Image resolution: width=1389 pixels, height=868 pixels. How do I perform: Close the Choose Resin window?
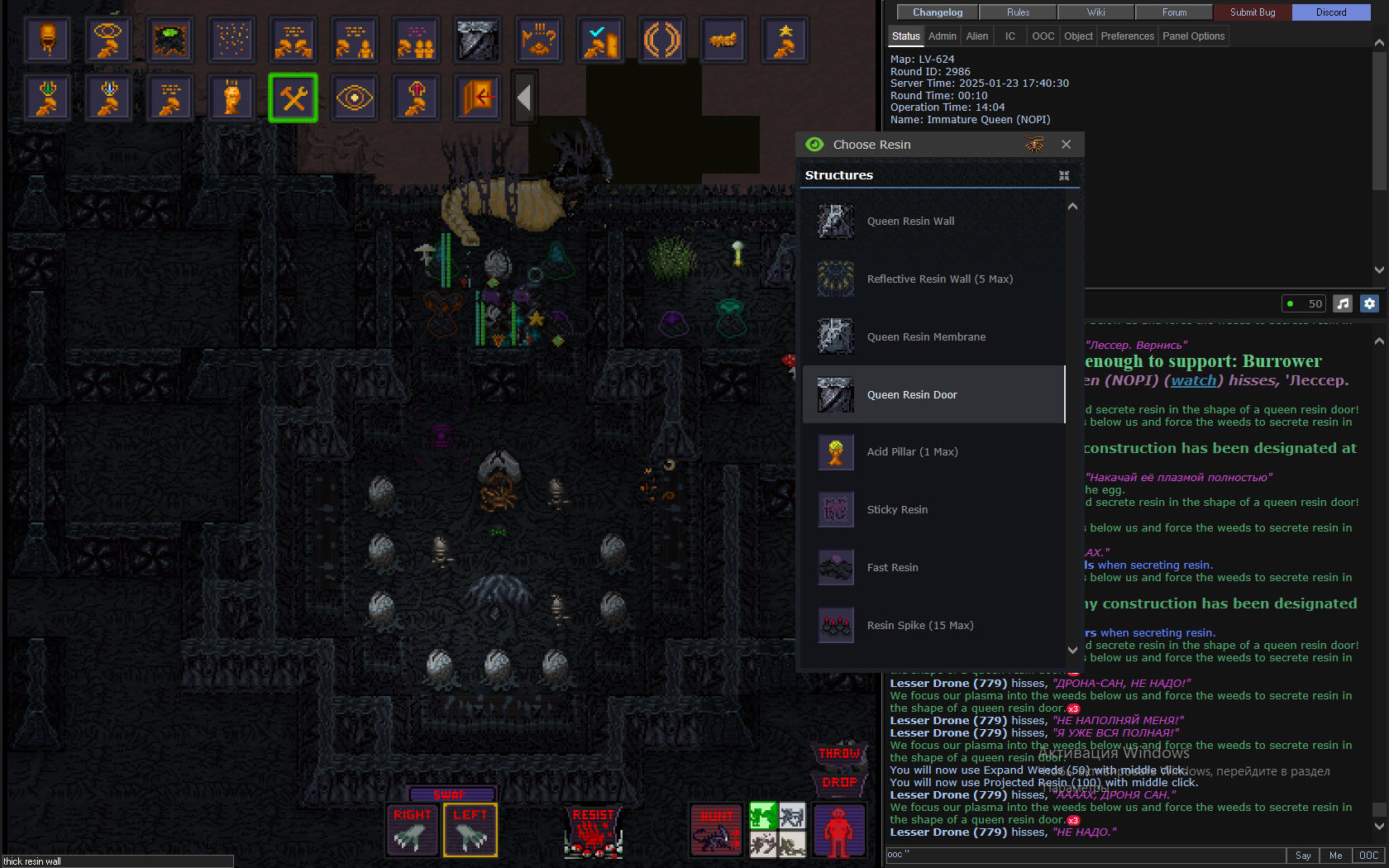pyautogui.click(x=1066, y=145)
